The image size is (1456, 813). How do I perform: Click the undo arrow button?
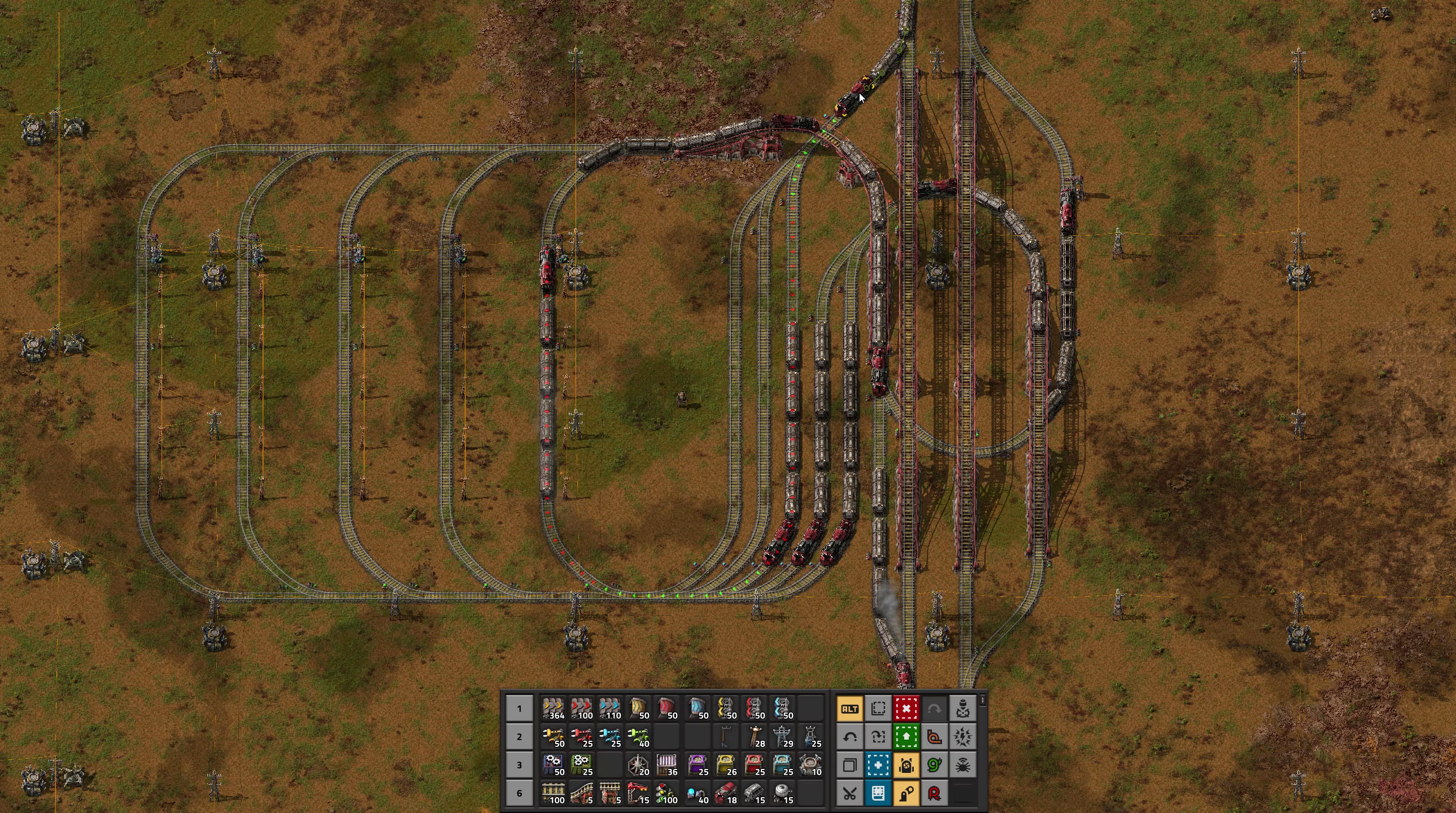pos(849,737)
